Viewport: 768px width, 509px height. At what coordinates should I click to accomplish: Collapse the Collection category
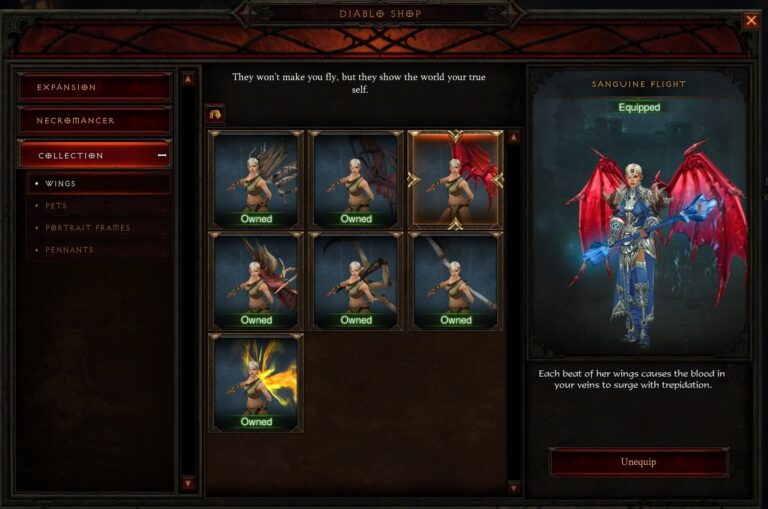coord(94,155)
